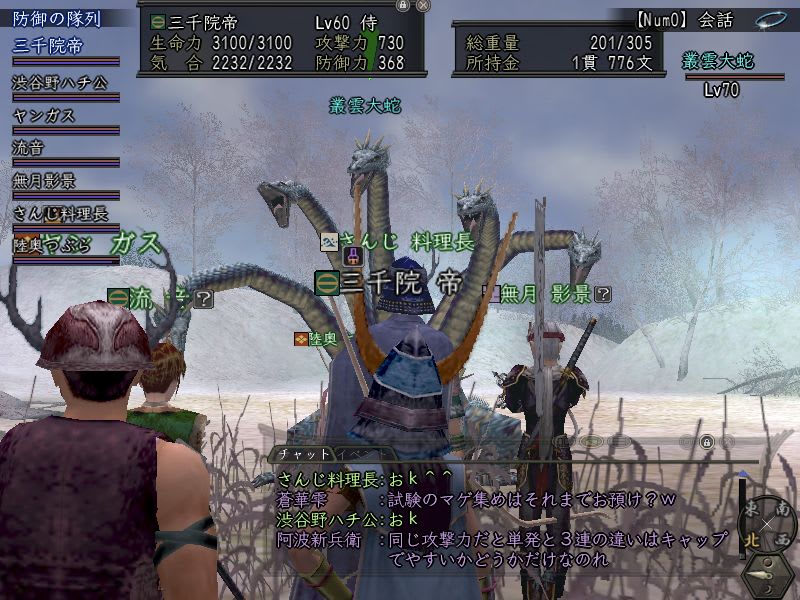The height and width of the screenshot is (600, 800).
Task: Close the character status panel
Action: [423, 5]
